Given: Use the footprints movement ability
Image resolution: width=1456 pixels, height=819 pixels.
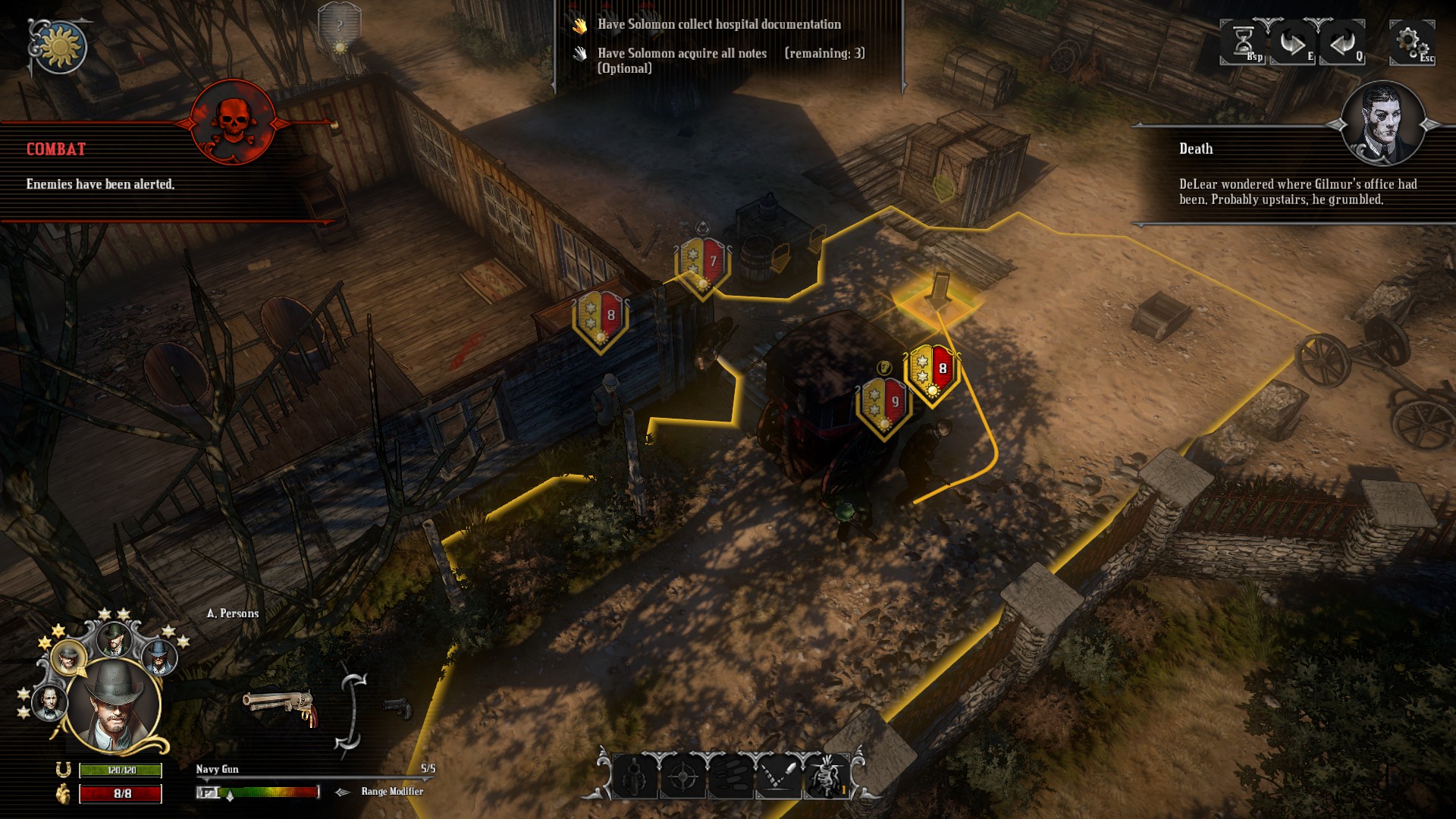Looking at the screenshot, I should [x=731, y=776].
